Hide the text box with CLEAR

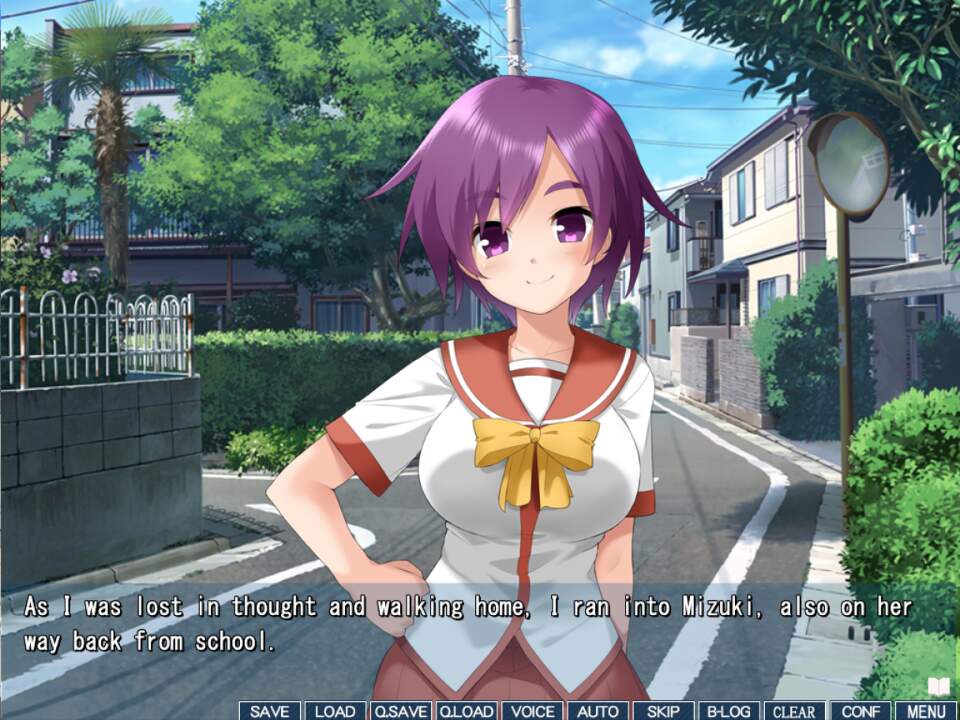pos(795,711)
